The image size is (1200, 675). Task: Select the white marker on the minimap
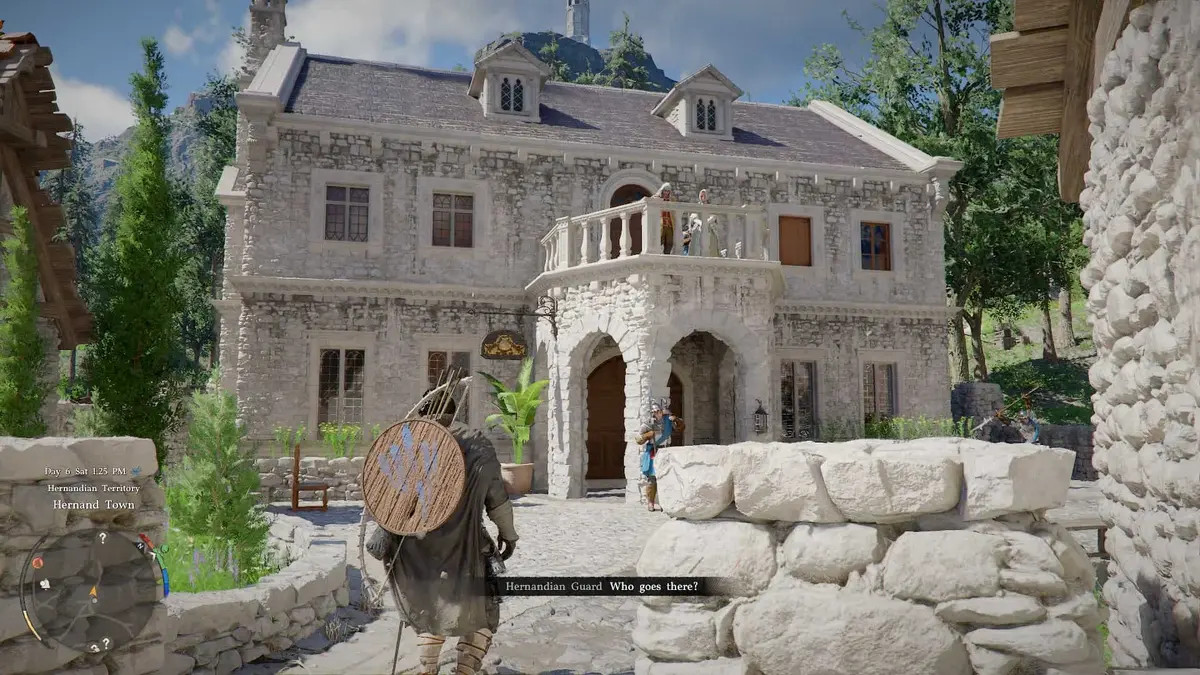tap(46, 582)
